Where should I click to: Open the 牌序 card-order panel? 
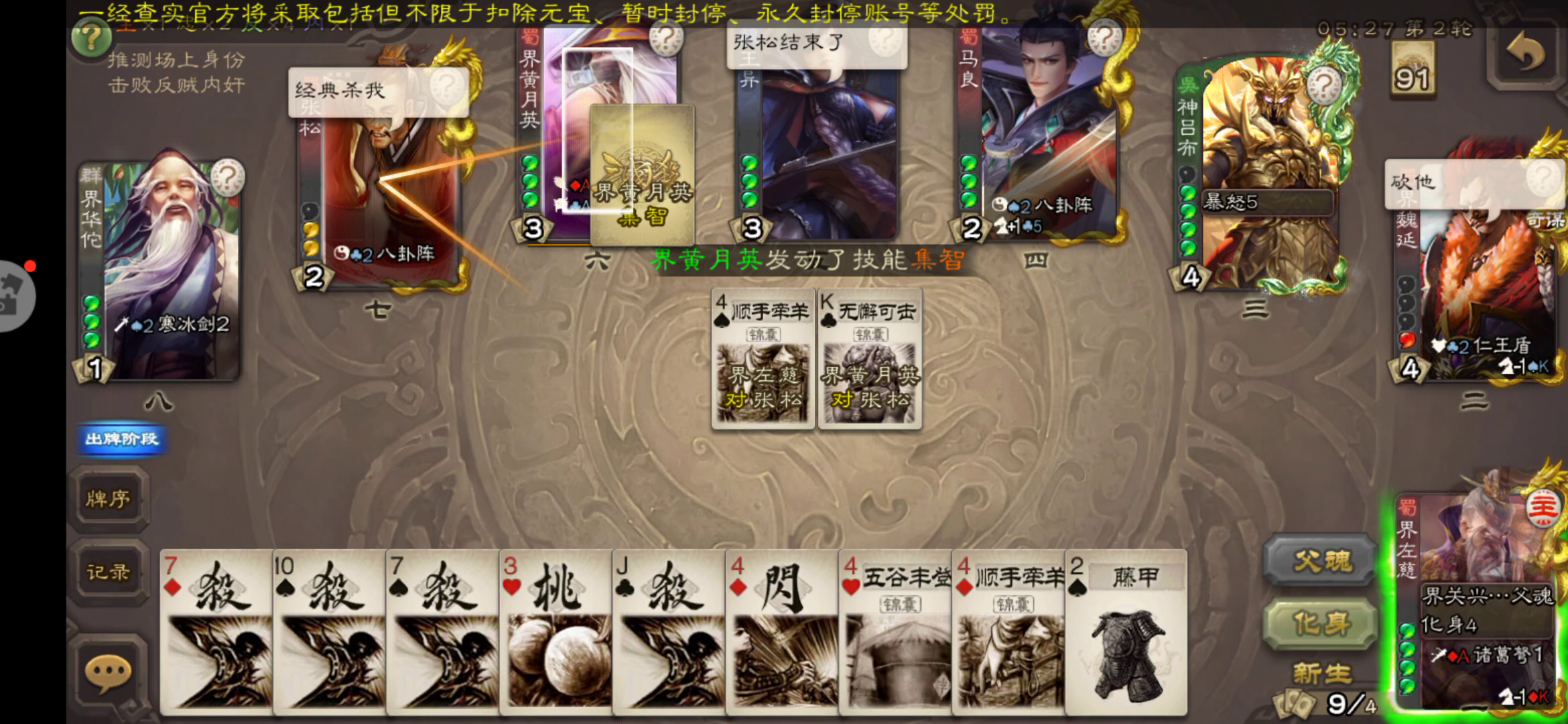[x=109, y=500]
